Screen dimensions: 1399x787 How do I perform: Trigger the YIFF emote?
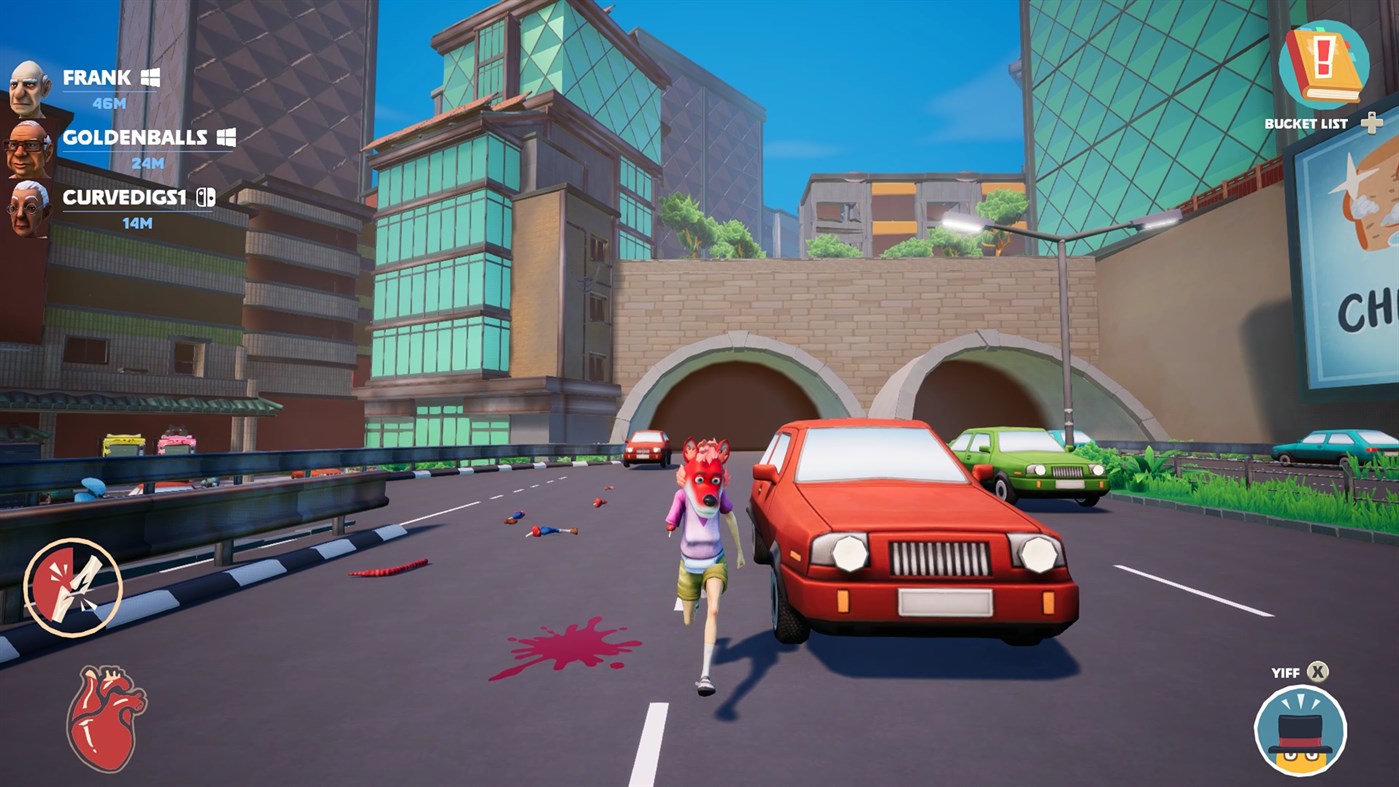point(1318,672)
